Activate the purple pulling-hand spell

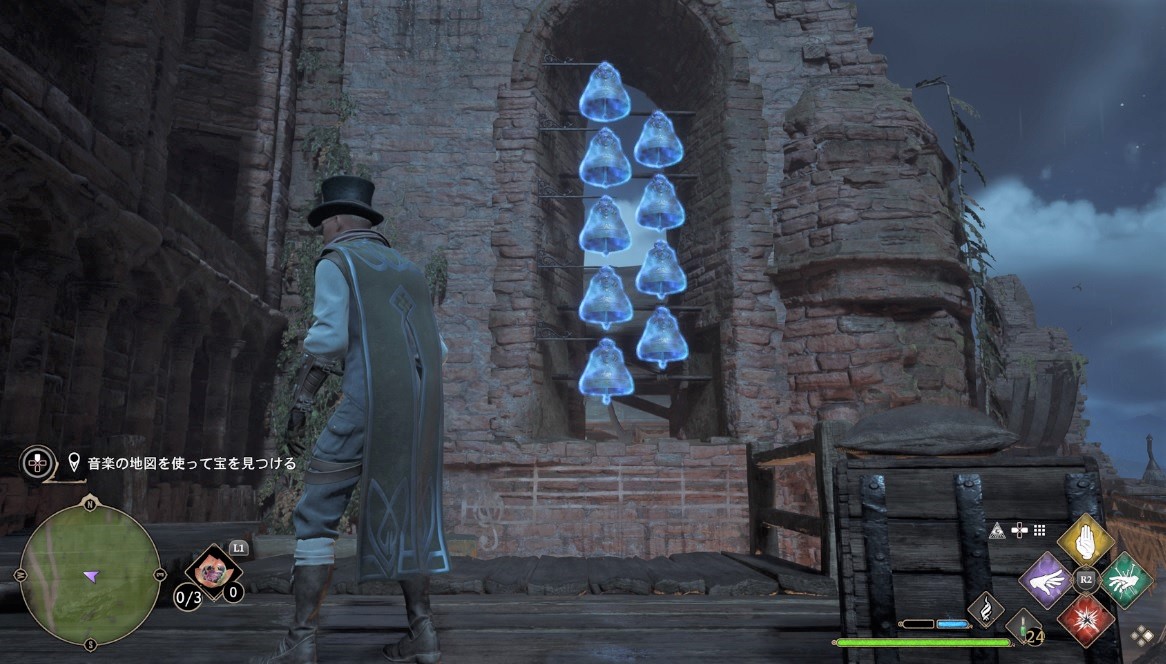click(x=1046, y=580)
